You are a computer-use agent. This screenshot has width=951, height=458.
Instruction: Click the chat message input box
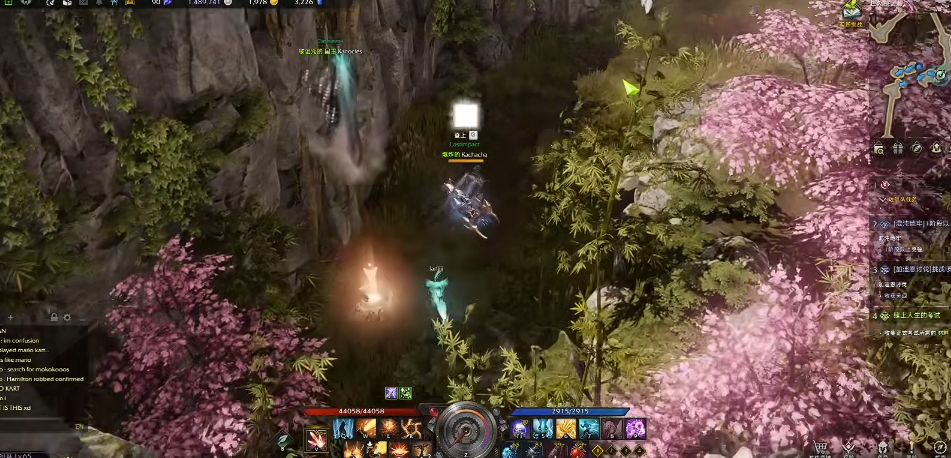click(x=40, y=426)
